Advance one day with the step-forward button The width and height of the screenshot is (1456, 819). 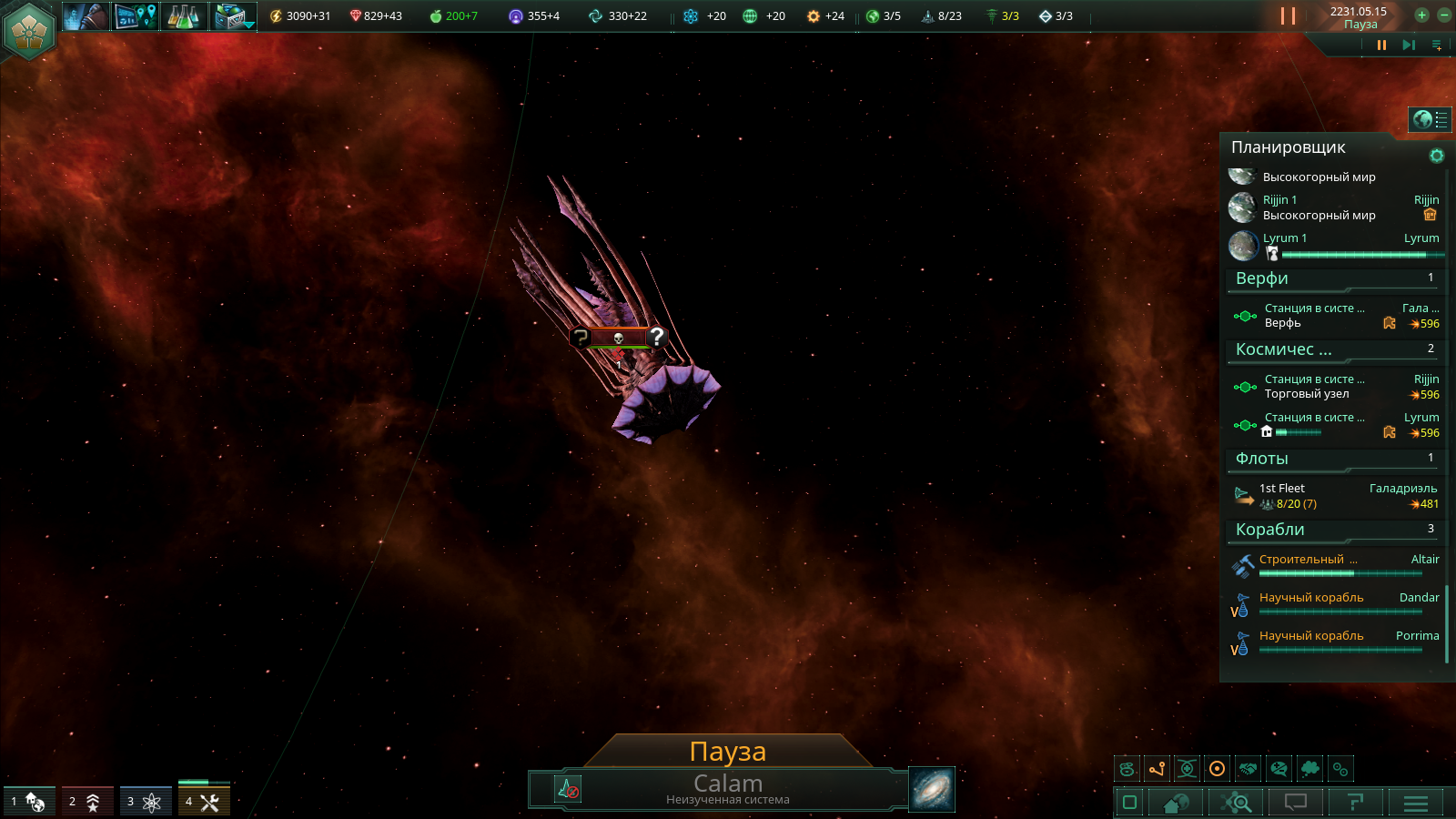pyautogui.click(x=1409, y=45)
